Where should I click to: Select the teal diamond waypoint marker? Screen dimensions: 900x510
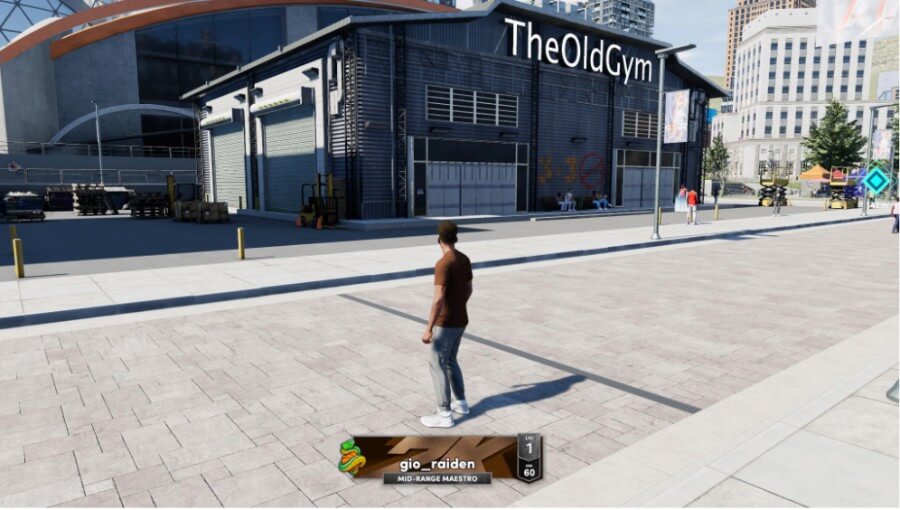[x=876, y=180]
